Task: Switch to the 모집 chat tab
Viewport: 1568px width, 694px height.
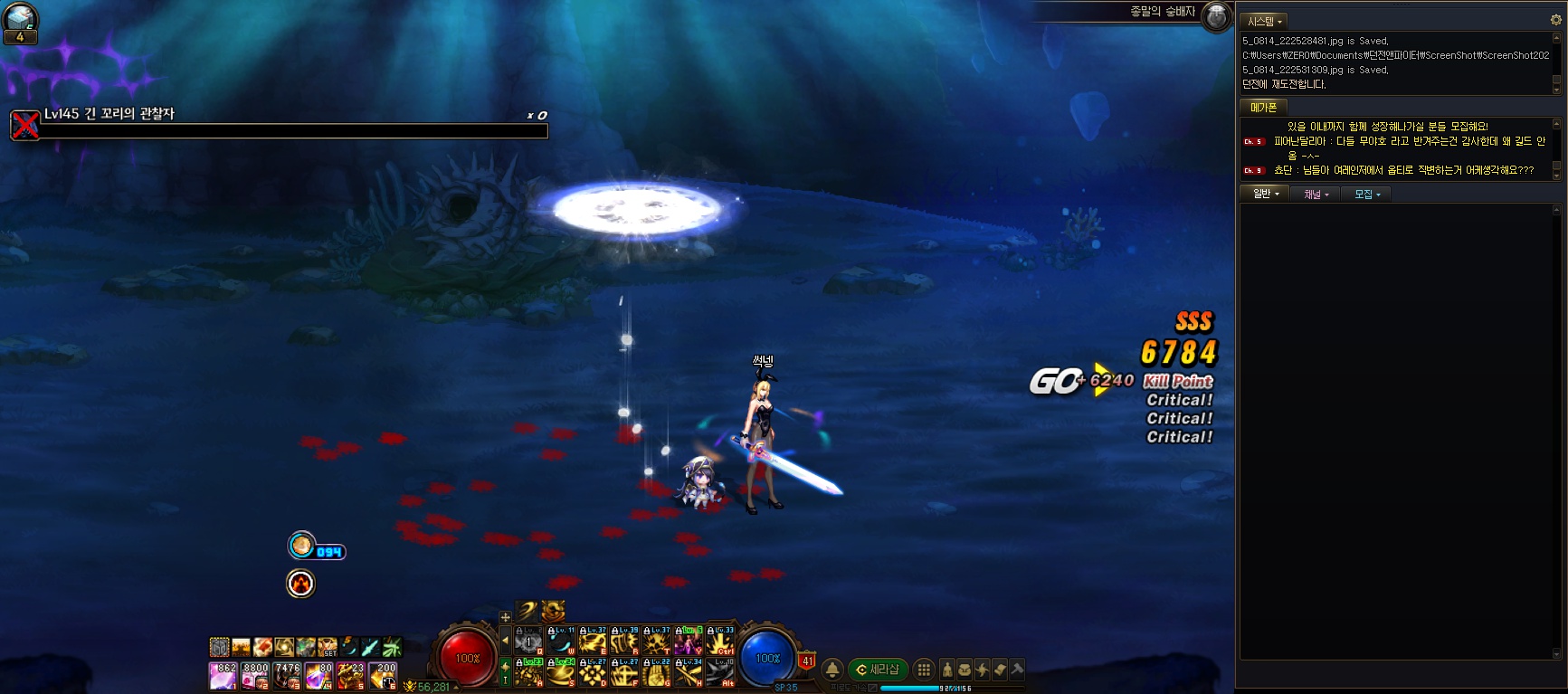Action: click(x=1366, y=194)
